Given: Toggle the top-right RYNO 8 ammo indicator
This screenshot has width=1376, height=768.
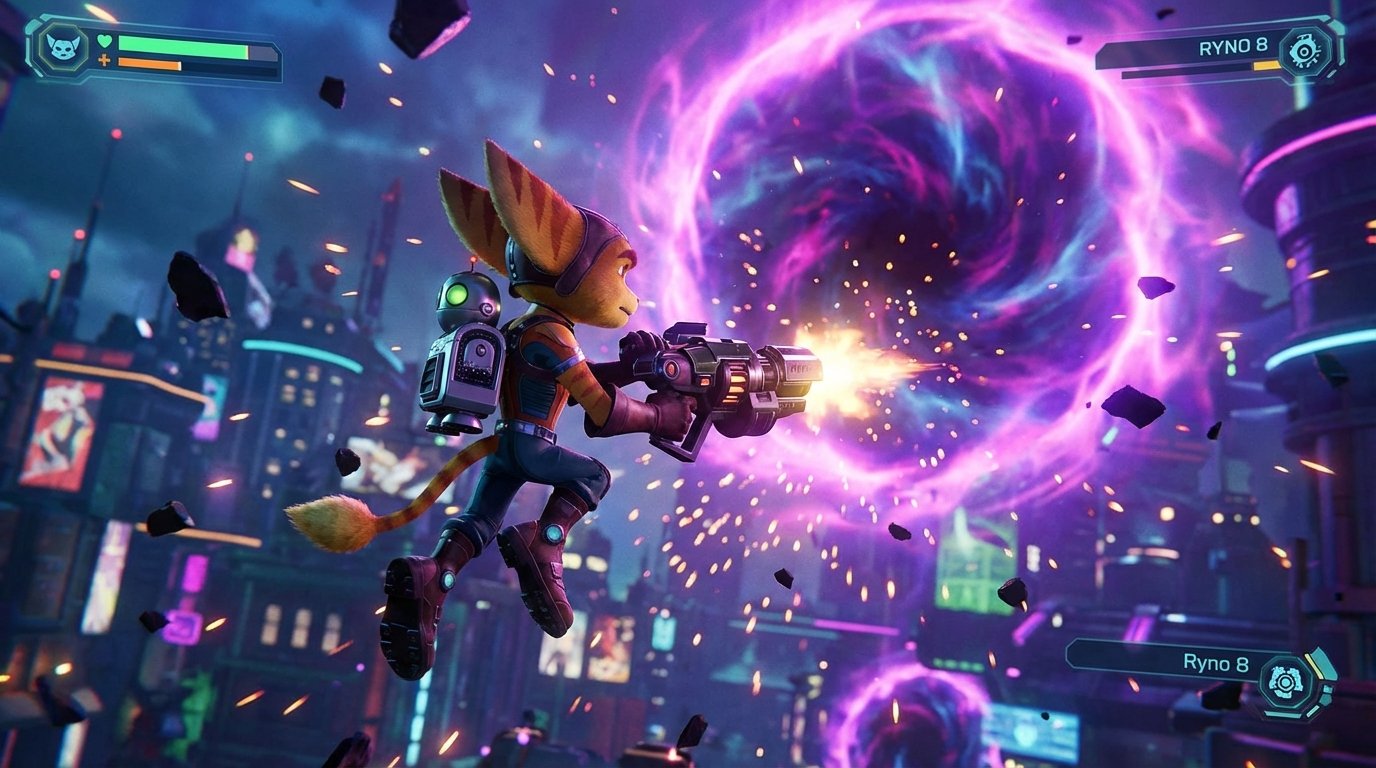Looking at the screenshot, I should pyautogui.click(x=1267, y=64).
